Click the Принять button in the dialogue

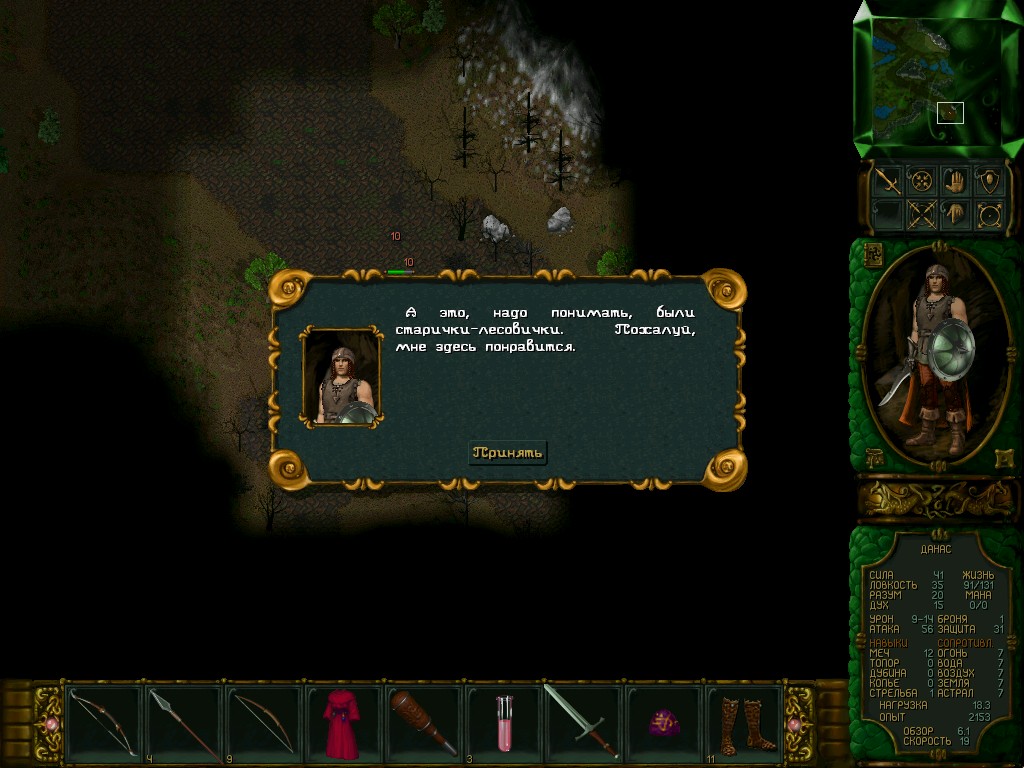pyautogui.click(x=508, y=453)
